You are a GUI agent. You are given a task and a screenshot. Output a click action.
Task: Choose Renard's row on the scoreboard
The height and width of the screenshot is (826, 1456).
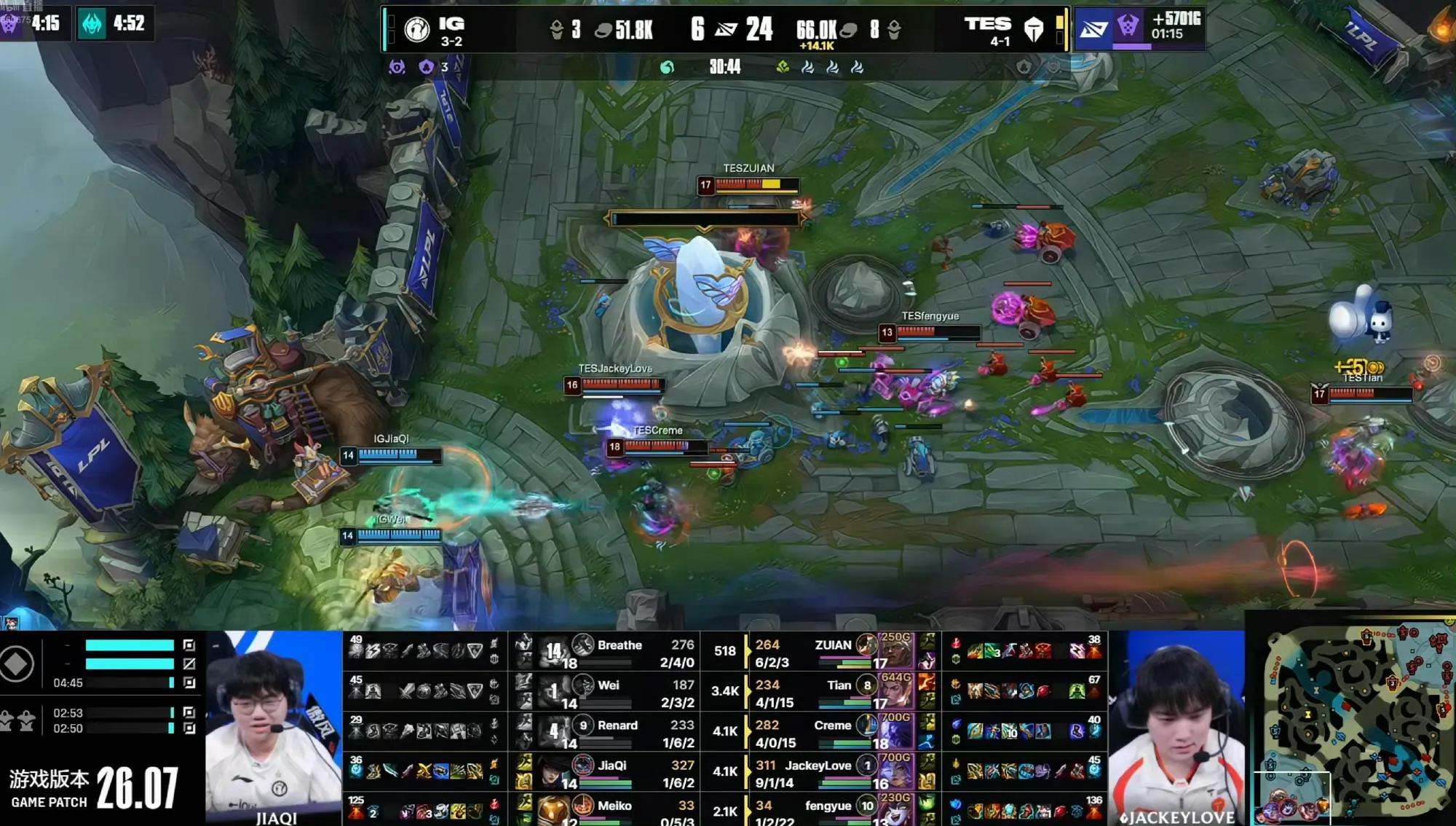(617, 732)
